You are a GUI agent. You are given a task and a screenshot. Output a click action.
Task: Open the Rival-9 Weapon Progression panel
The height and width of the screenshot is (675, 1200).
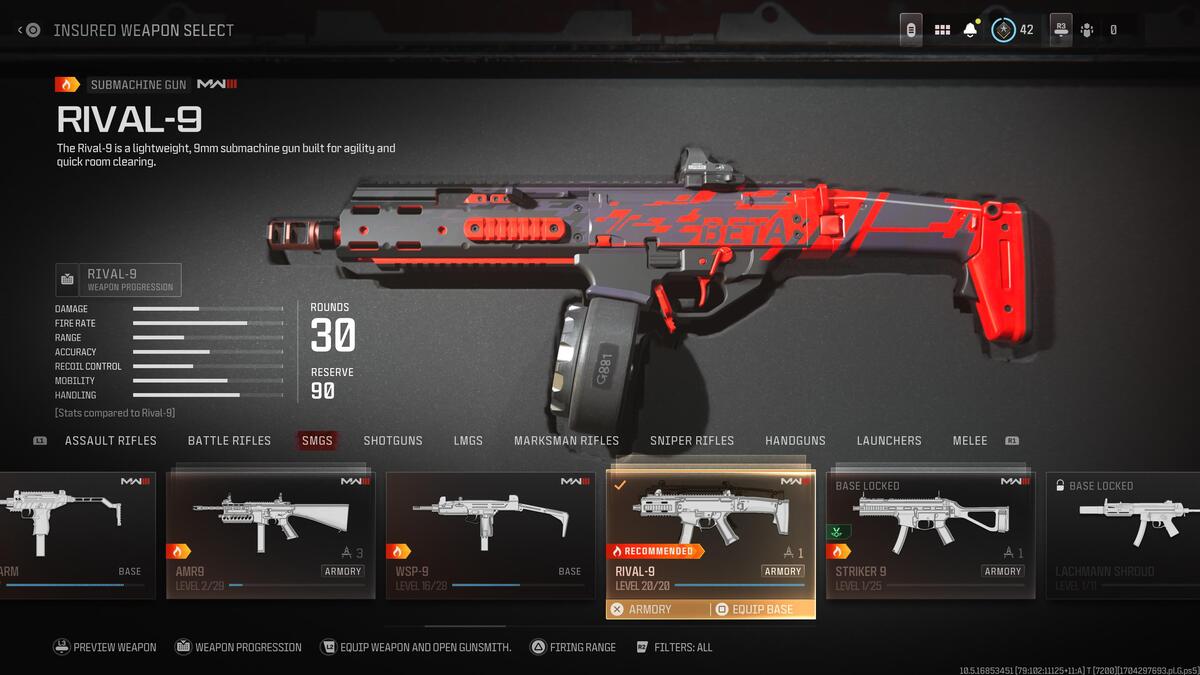pyautogui.click(x=119, y=280)
